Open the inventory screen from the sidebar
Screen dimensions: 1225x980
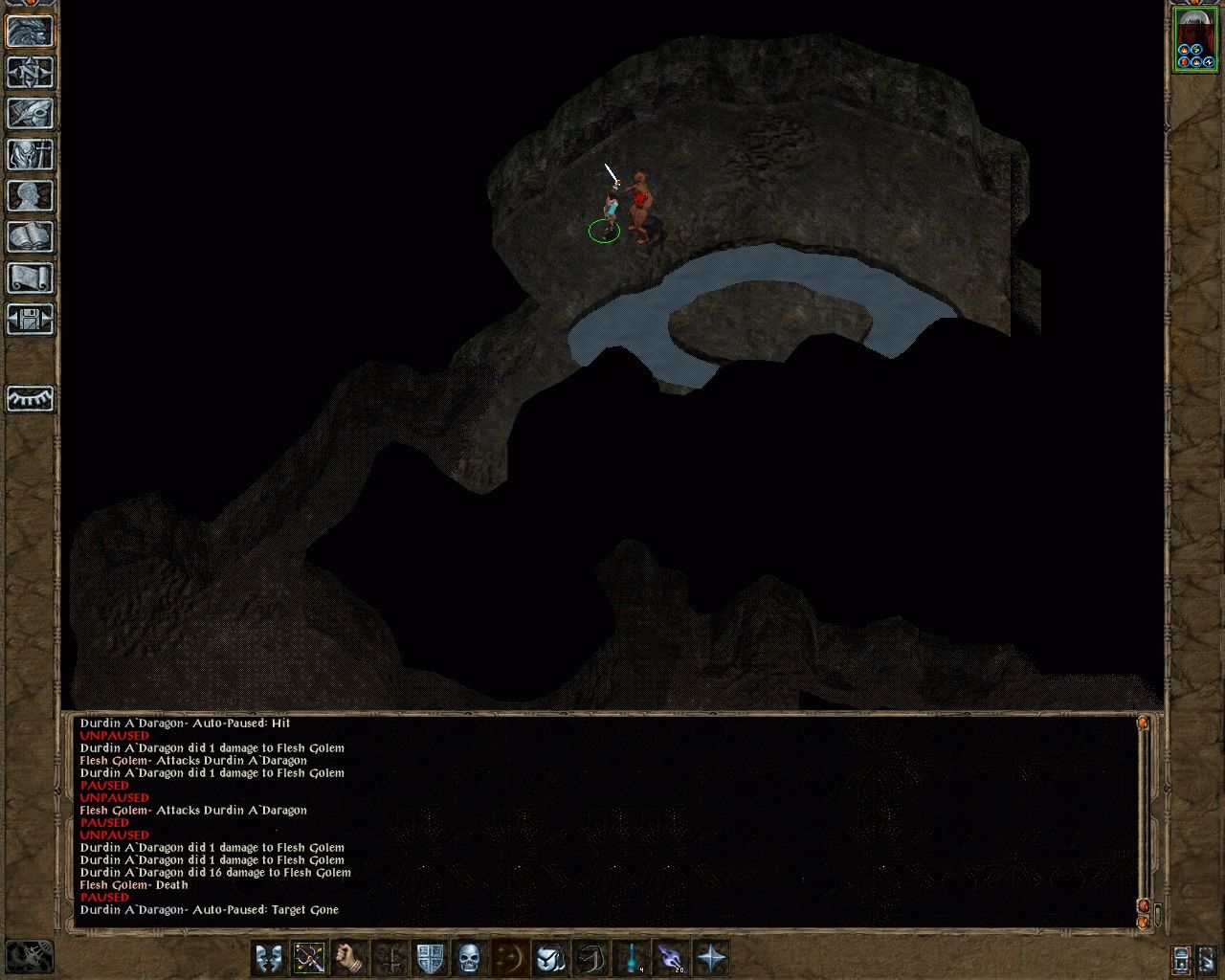pos(29,153)
